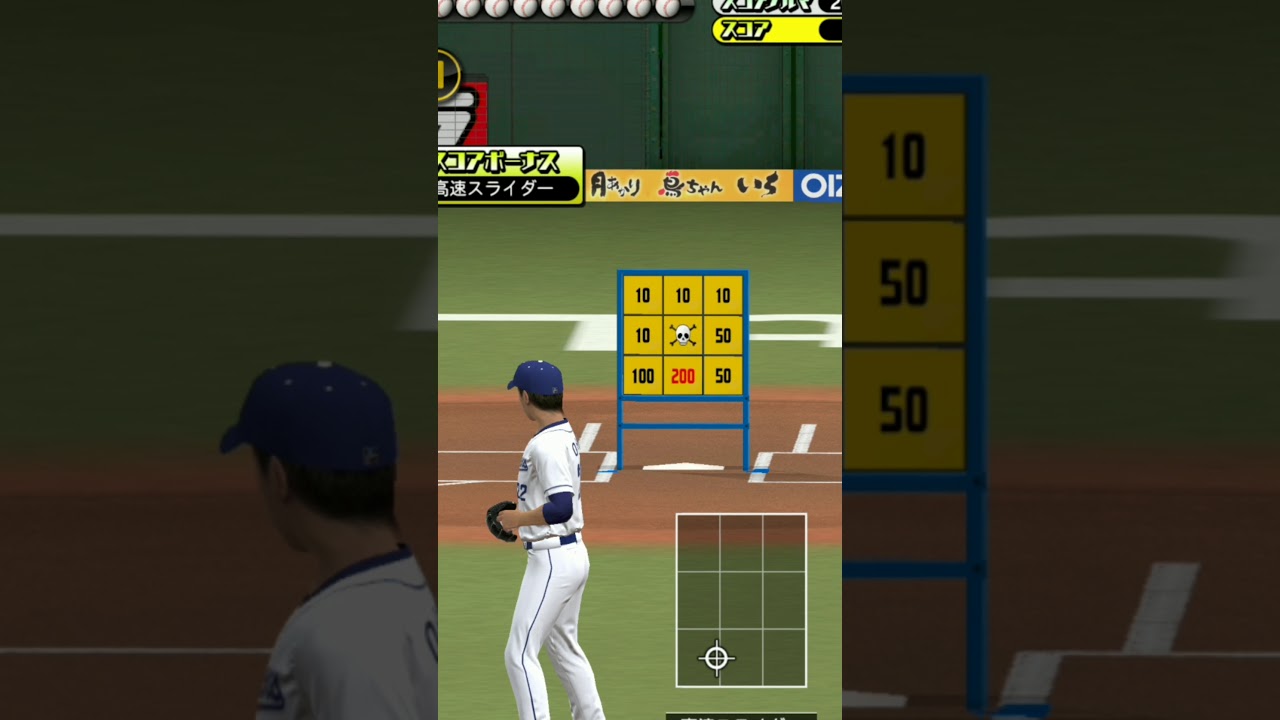Toggle the スコアボーナス bonus display
Screen dimensions: 1280x720
coord(500,158)
